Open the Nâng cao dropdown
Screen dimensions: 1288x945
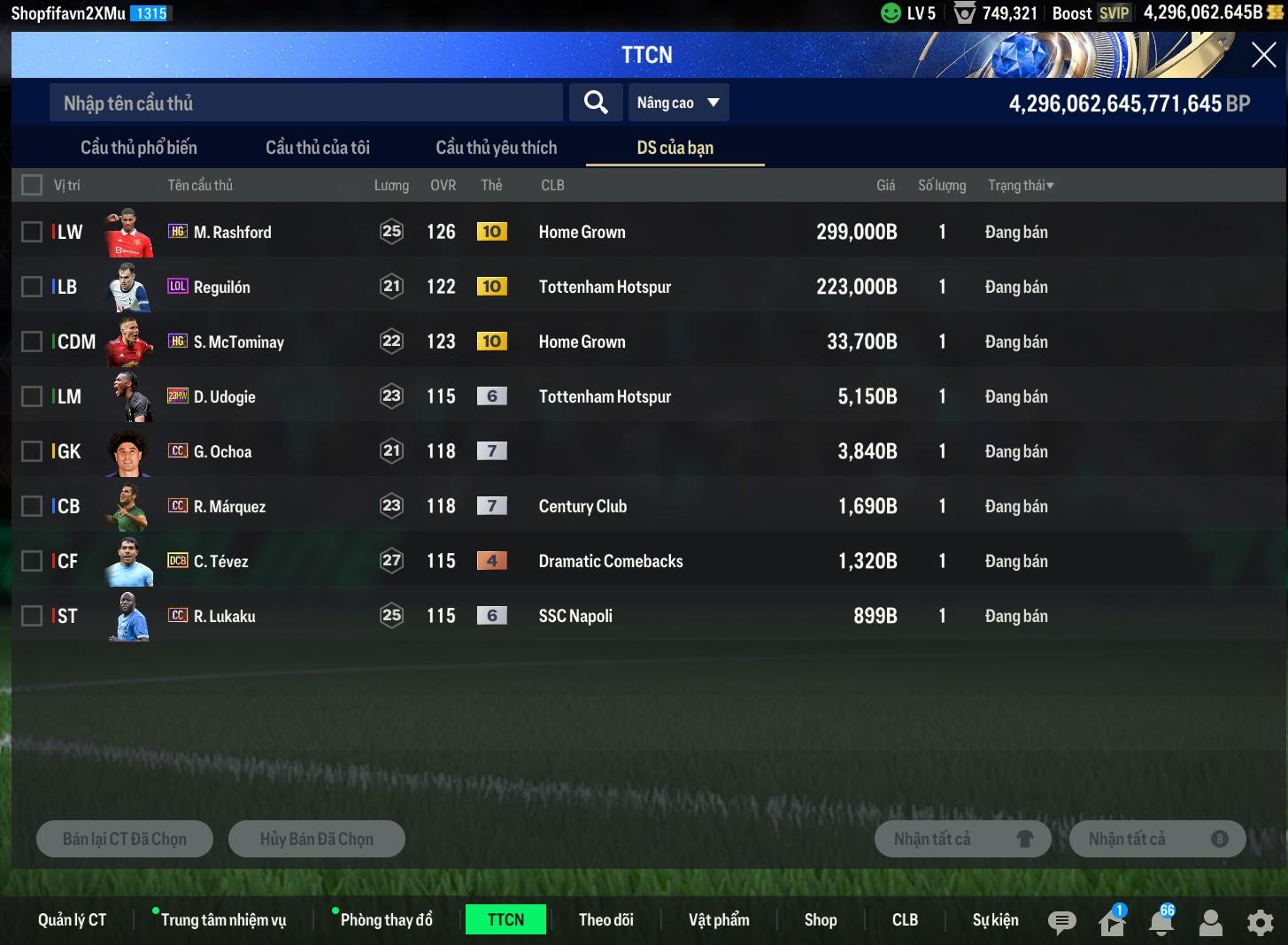click(x=677, y=104)
